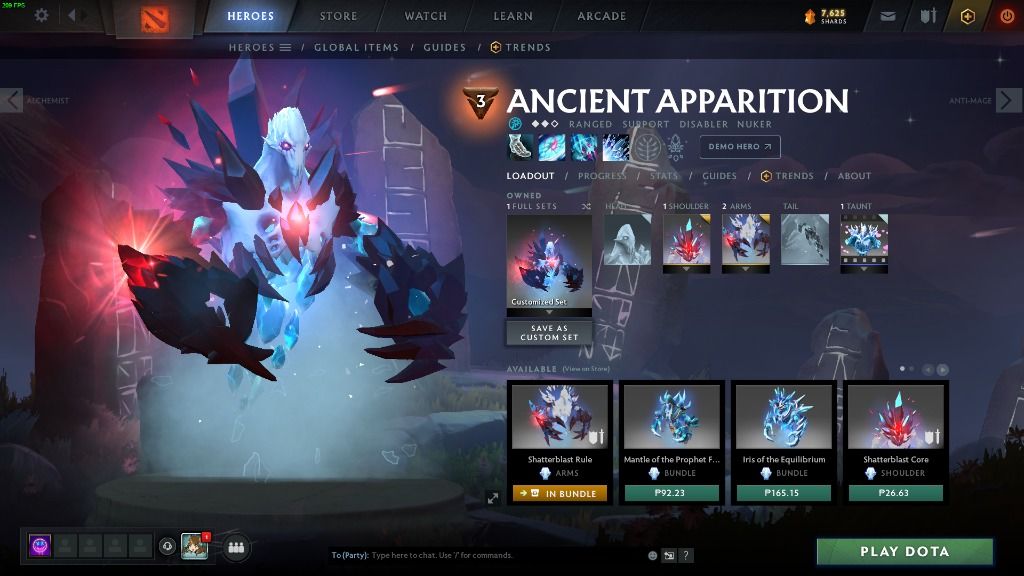Purchase Iris of the Equilibrium bundle
1024x576 pixels.
point(784,493)
